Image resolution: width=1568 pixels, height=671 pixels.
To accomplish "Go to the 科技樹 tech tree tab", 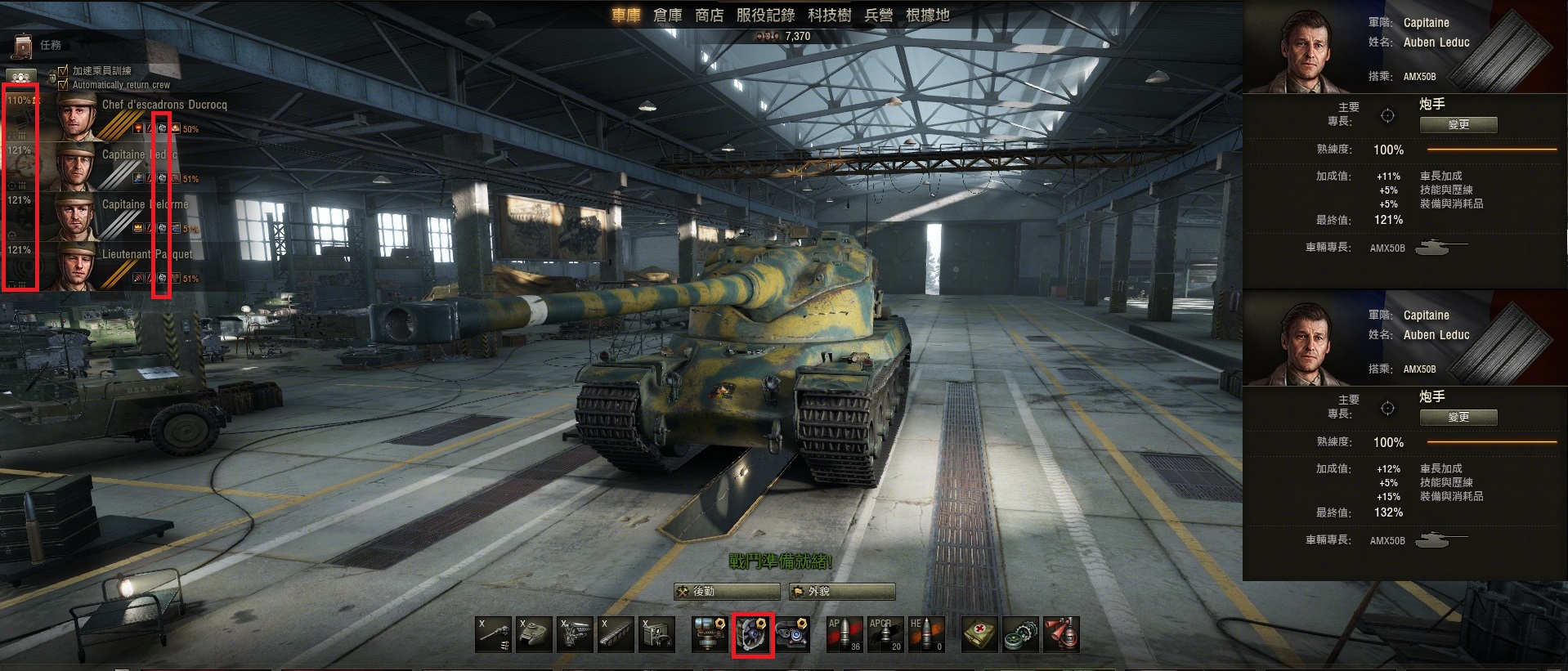I will pos(829,15).
